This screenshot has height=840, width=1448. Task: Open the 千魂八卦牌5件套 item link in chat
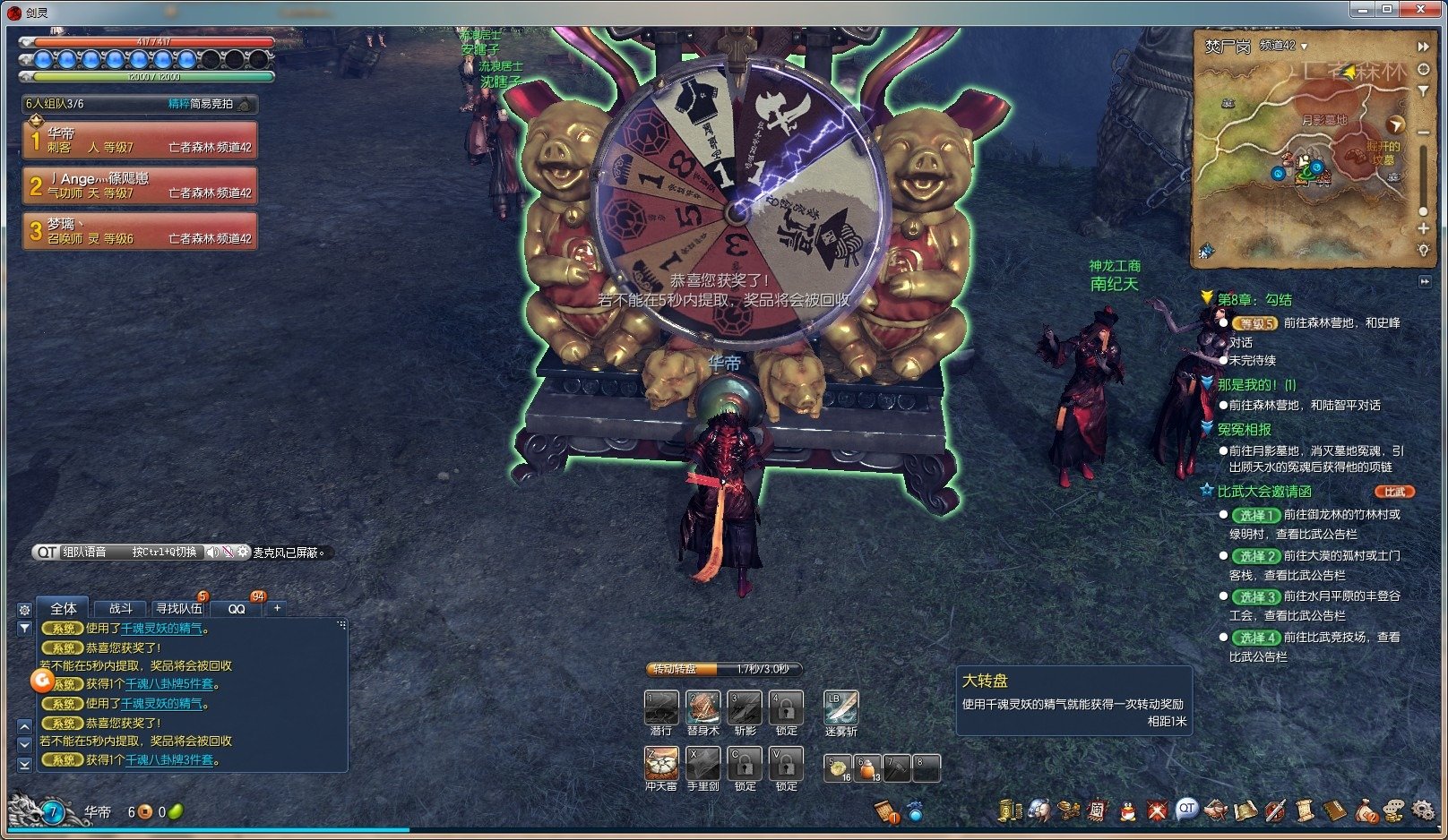pos(169,684)
